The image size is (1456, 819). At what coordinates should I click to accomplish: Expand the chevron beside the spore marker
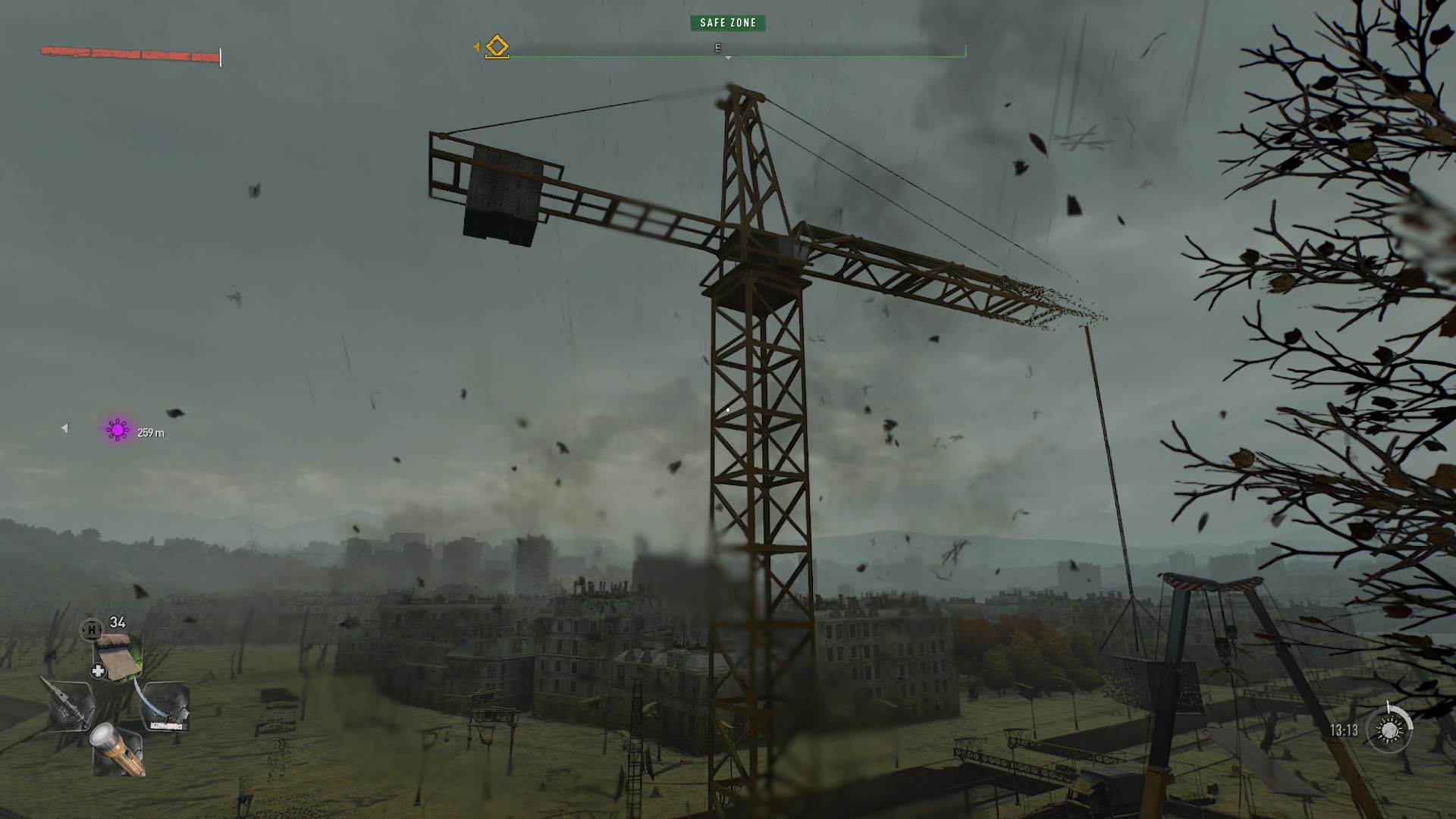click(x=64, y=427)
